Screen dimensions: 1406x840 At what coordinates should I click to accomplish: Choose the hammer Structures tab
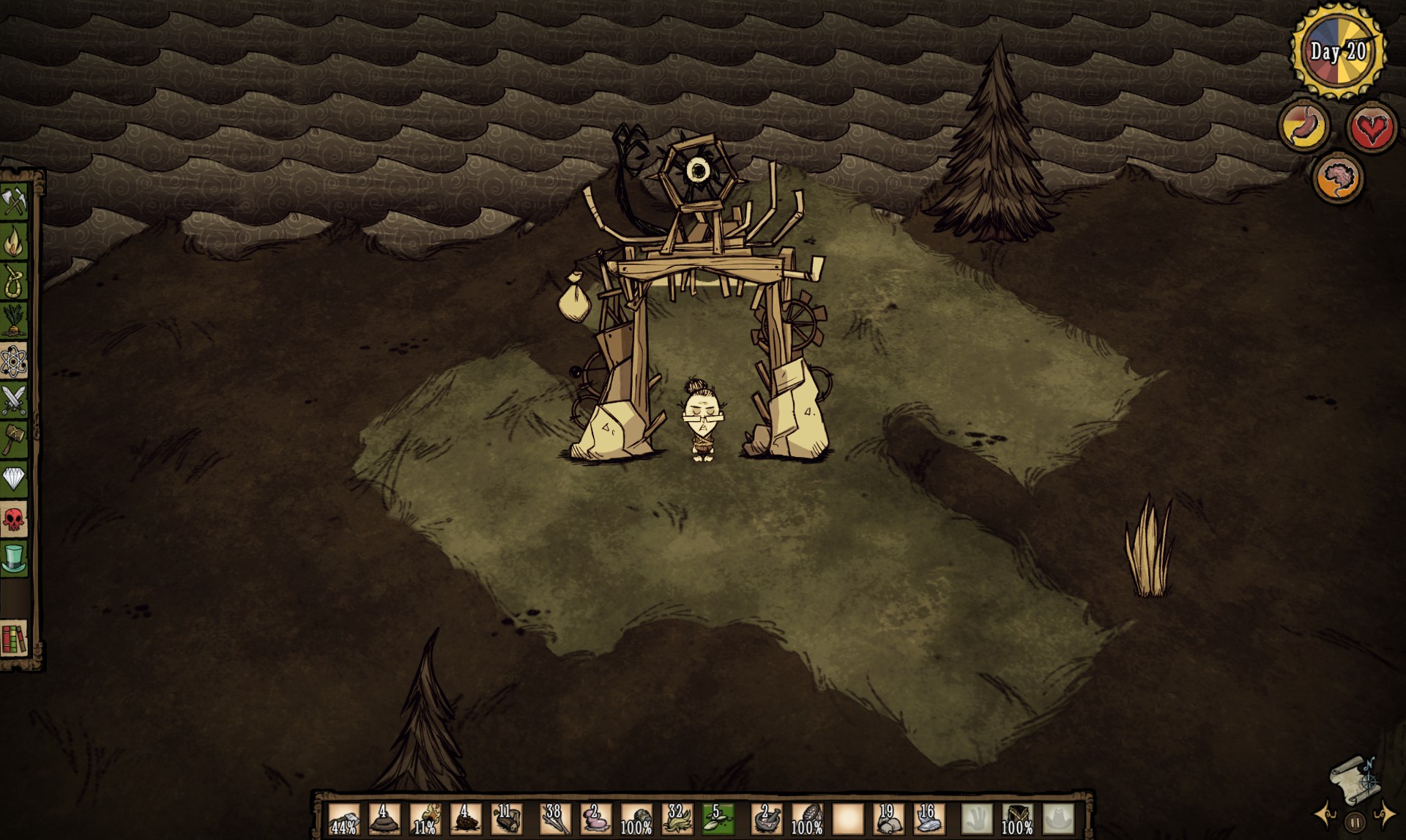pos(15,439)
